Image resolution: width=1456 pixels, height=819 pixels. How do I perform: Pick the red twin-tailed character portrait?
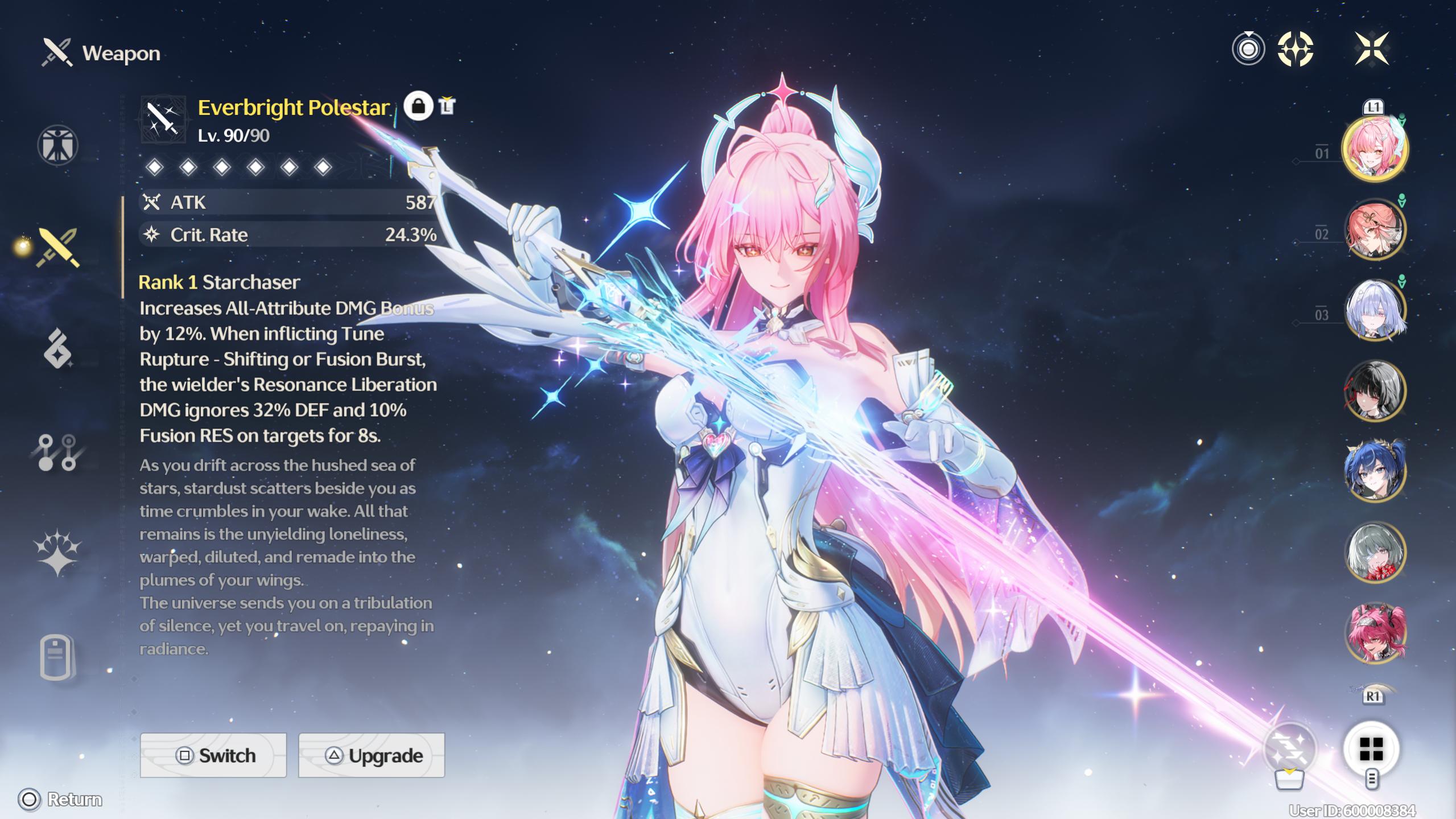(1375, 633)
